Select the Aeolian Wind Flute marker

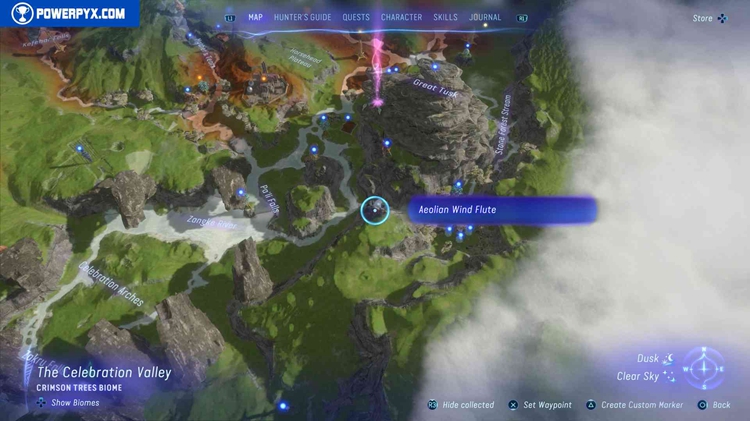pos(375,210)
